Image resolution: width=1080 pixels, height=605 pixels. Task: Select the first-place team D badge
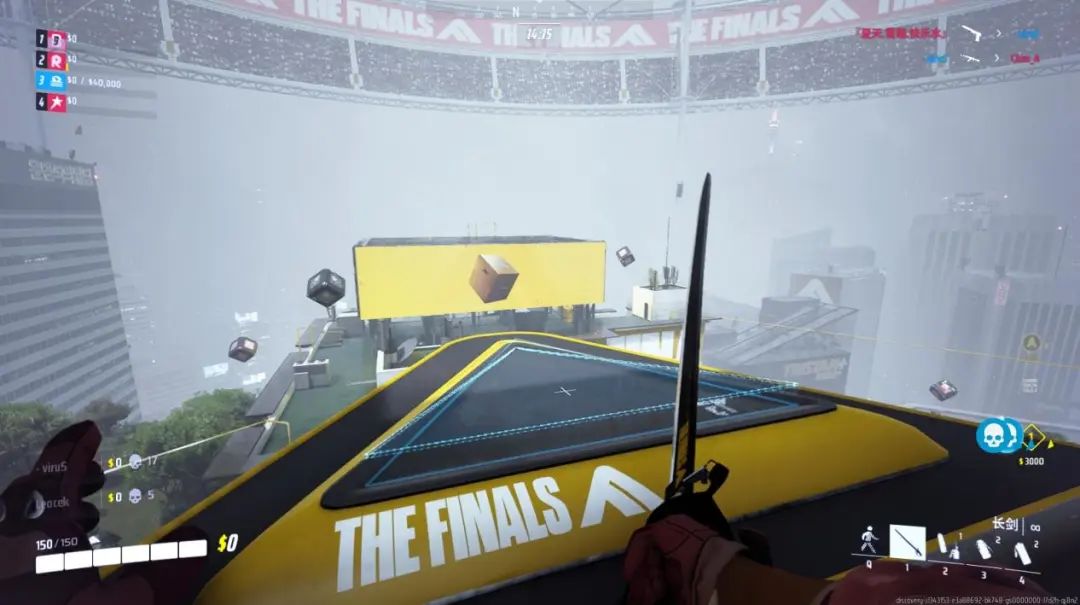coord(57,39)
